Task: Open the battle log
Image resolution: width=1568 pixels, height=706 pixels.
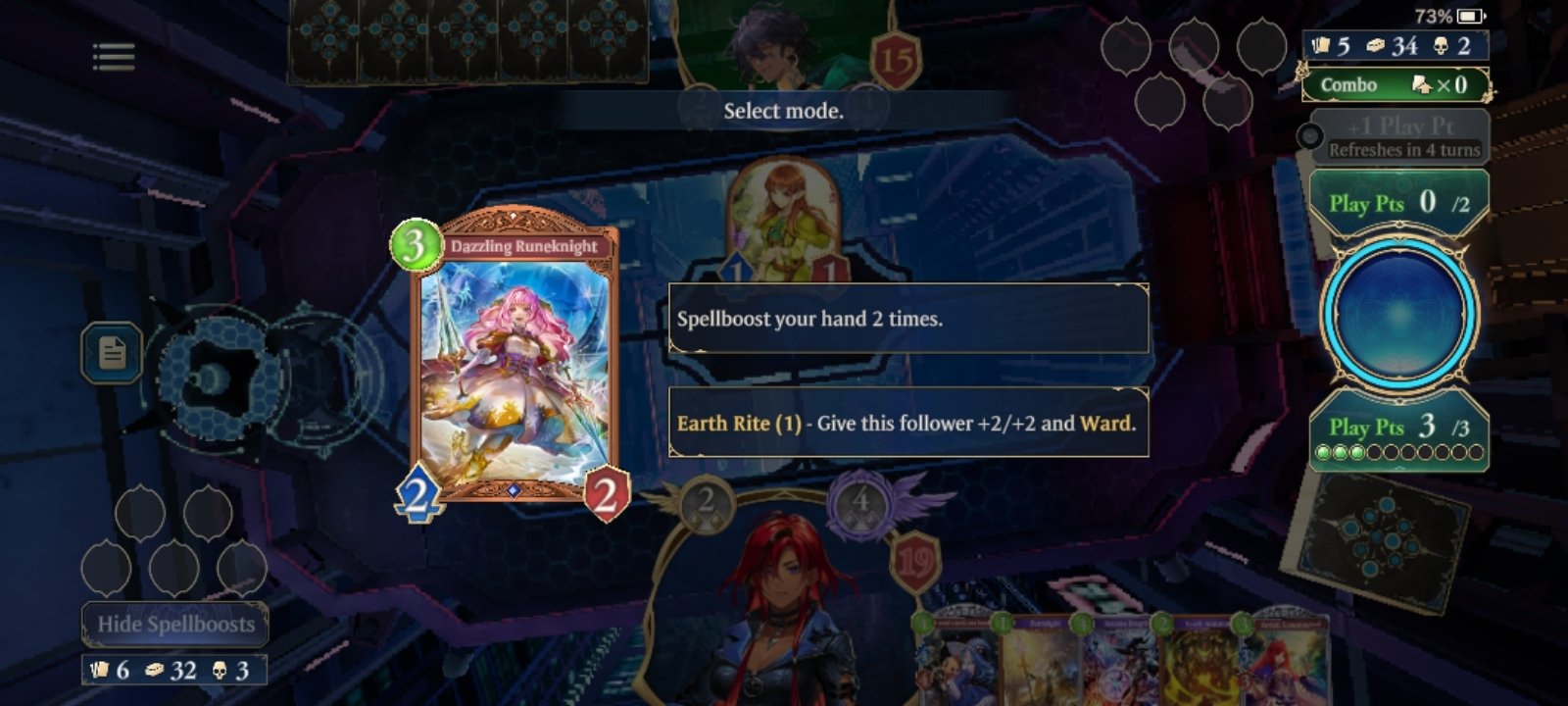Action: tap(111, 353)
